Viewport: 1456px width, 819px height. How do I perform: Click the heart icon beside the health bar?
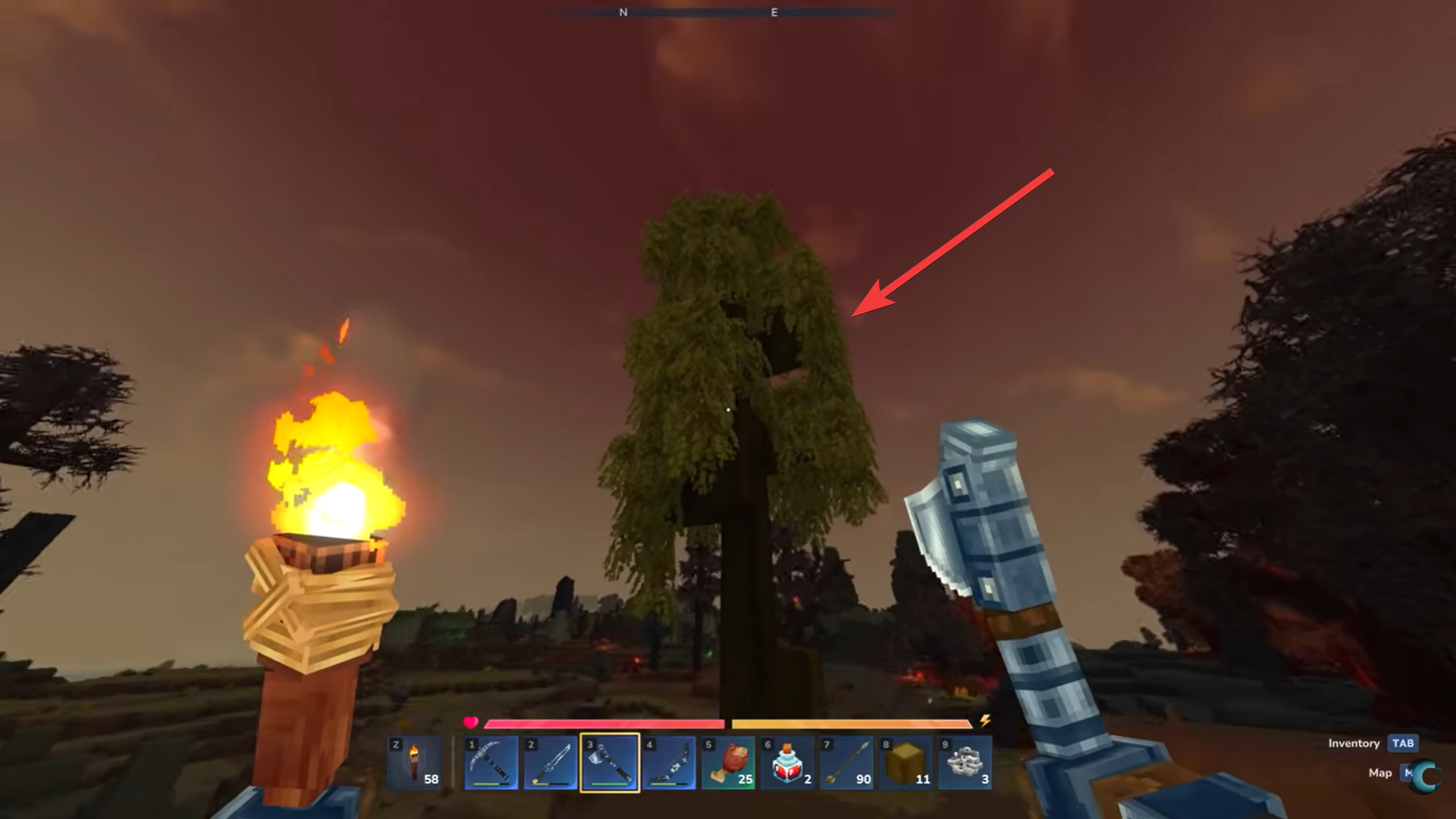(471, 723)
